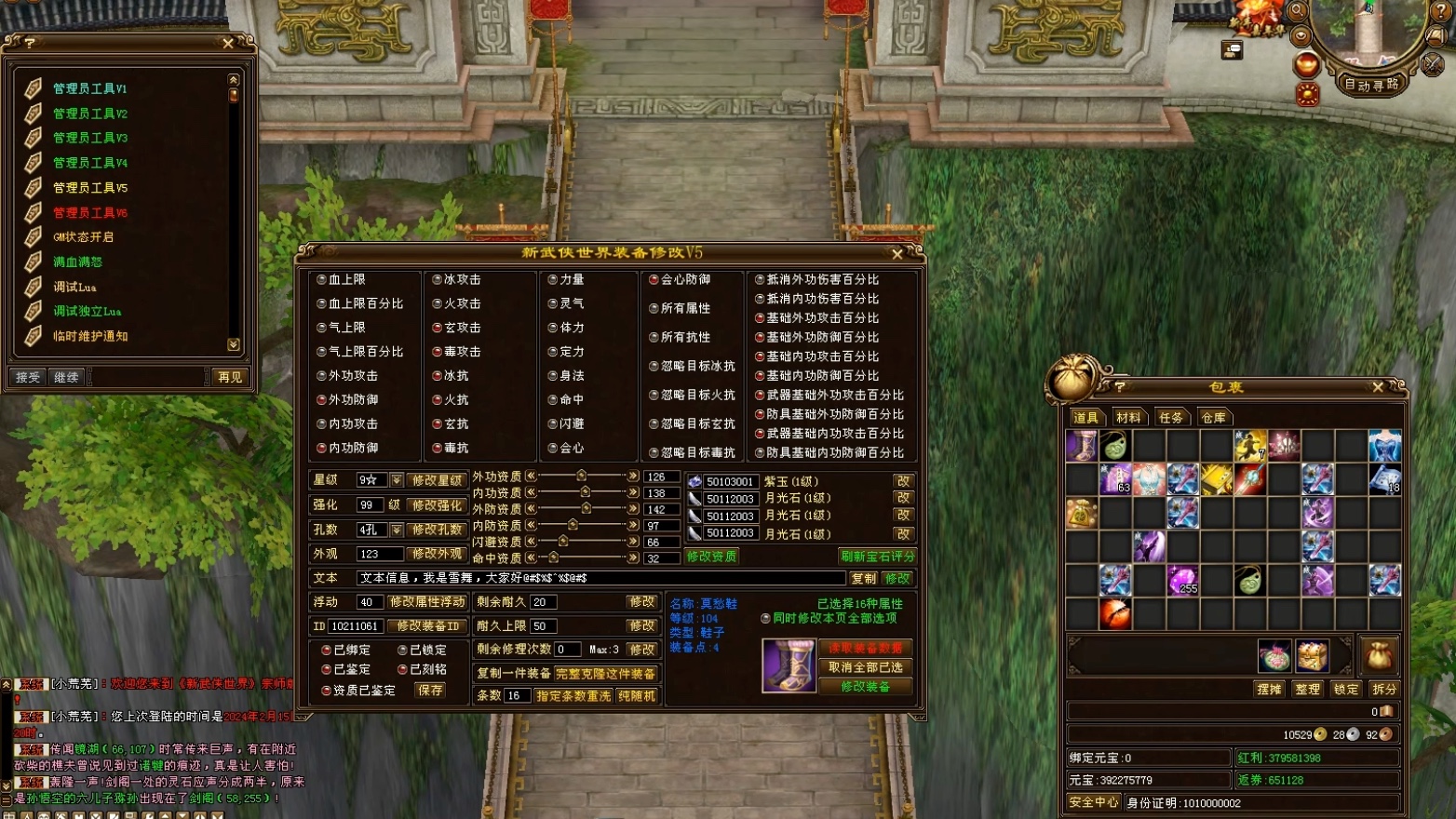Open the 星级 star-level dropdown
1456x819 pixels.
pos(395,480)
